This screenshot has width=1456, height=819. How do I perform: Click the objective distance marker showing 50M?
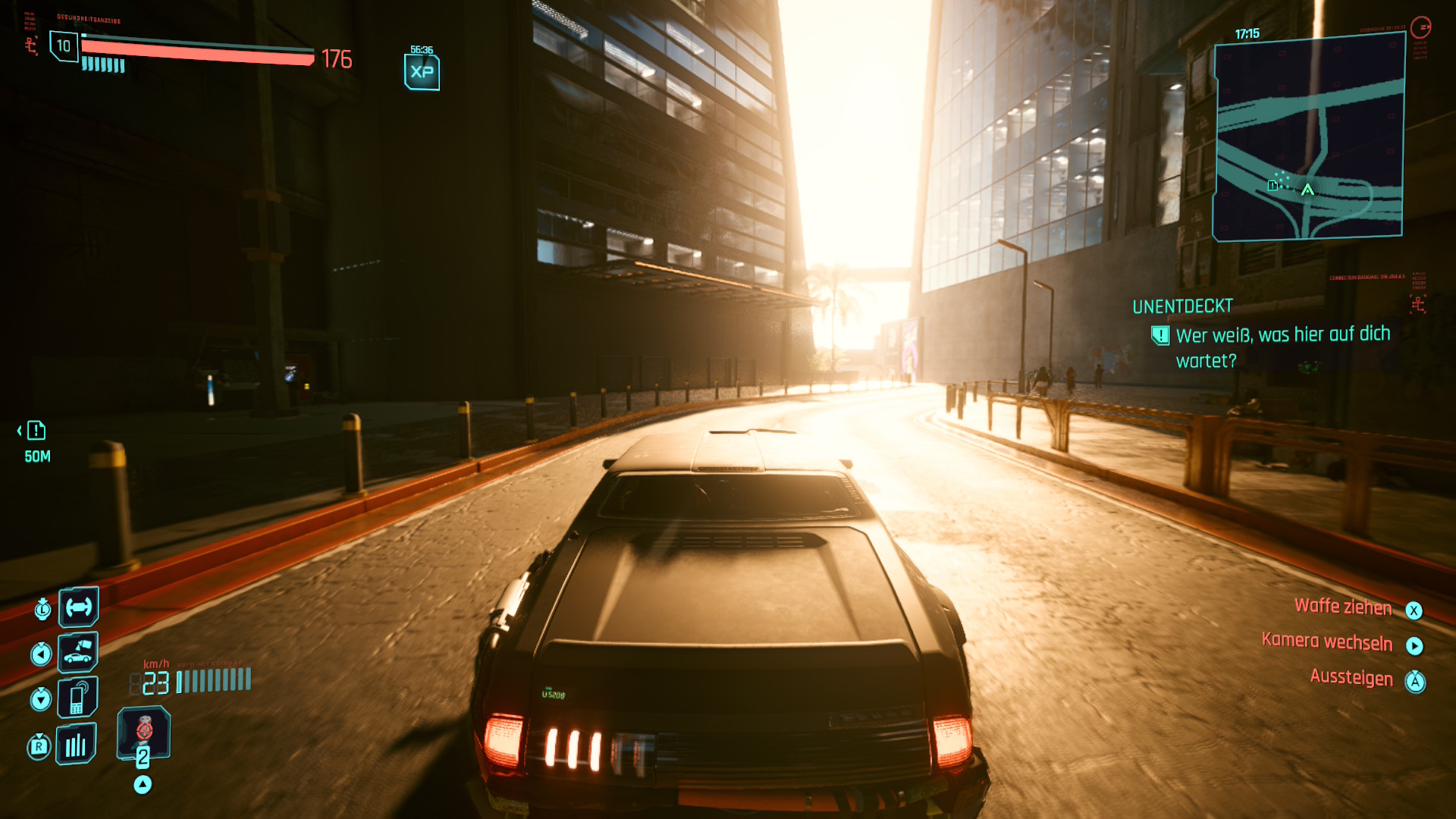click(x=36, y=441)
